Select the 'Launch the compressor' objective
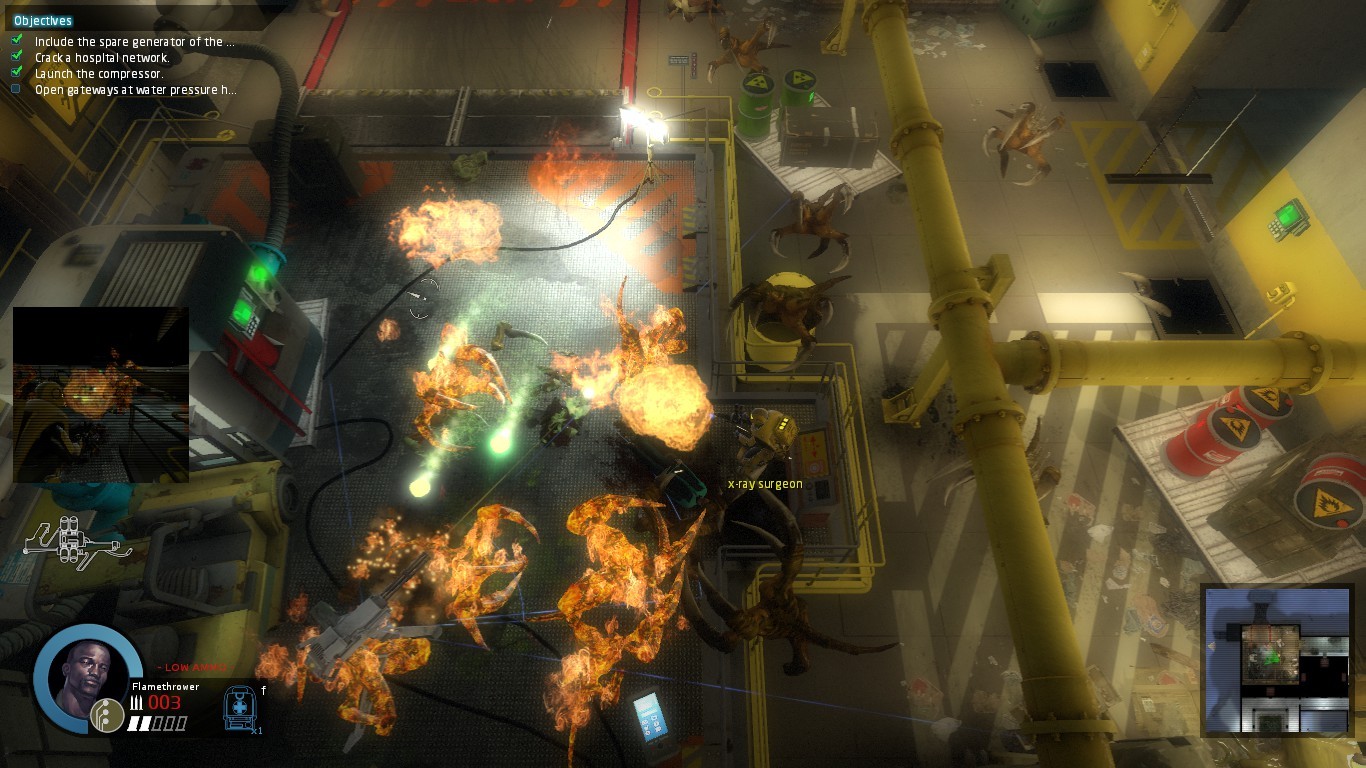The height and width of the screenshot is (768, 1366). coord(98,74)
